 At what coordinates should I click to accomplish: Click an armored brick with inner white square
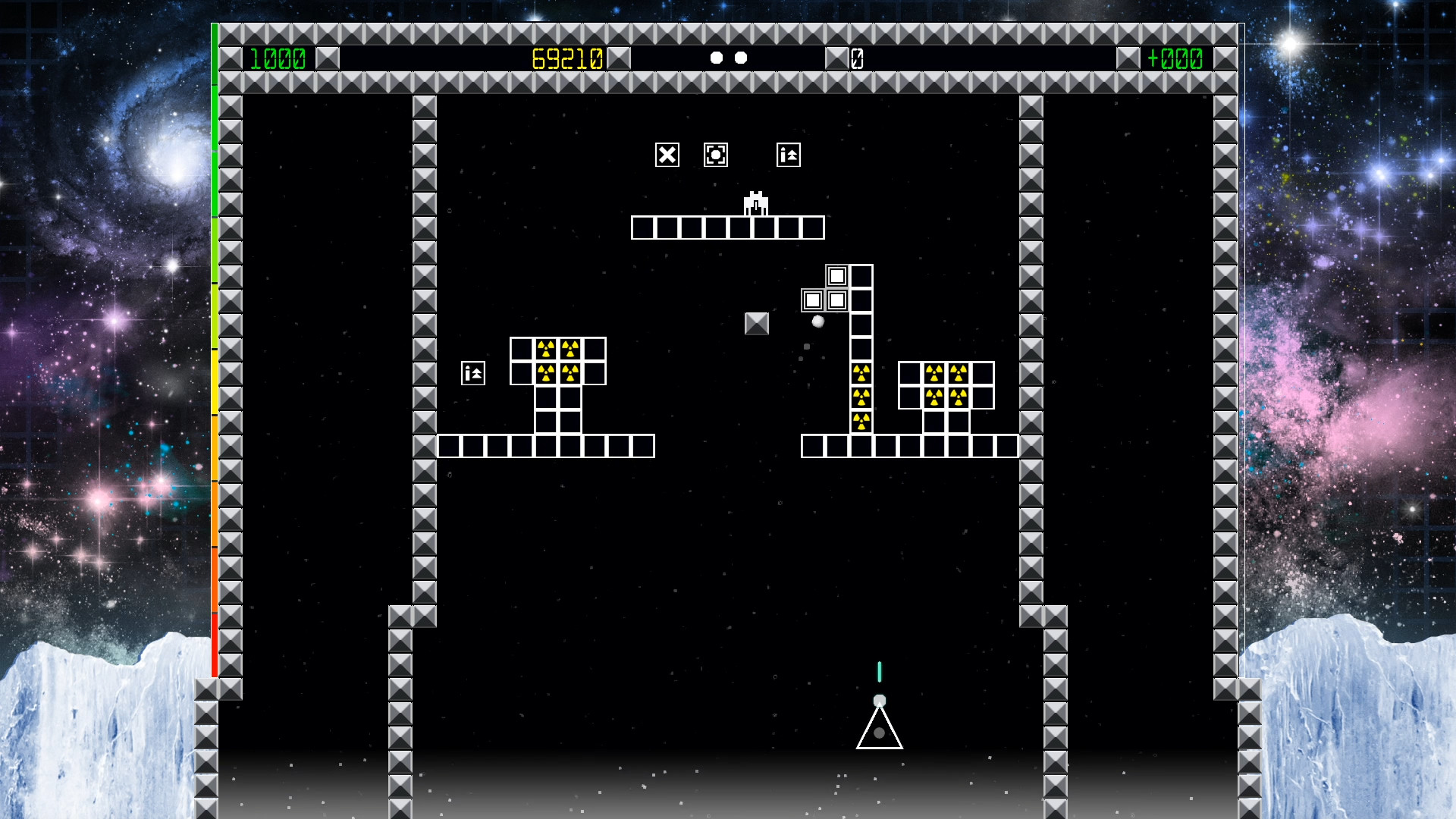point(811,299)
